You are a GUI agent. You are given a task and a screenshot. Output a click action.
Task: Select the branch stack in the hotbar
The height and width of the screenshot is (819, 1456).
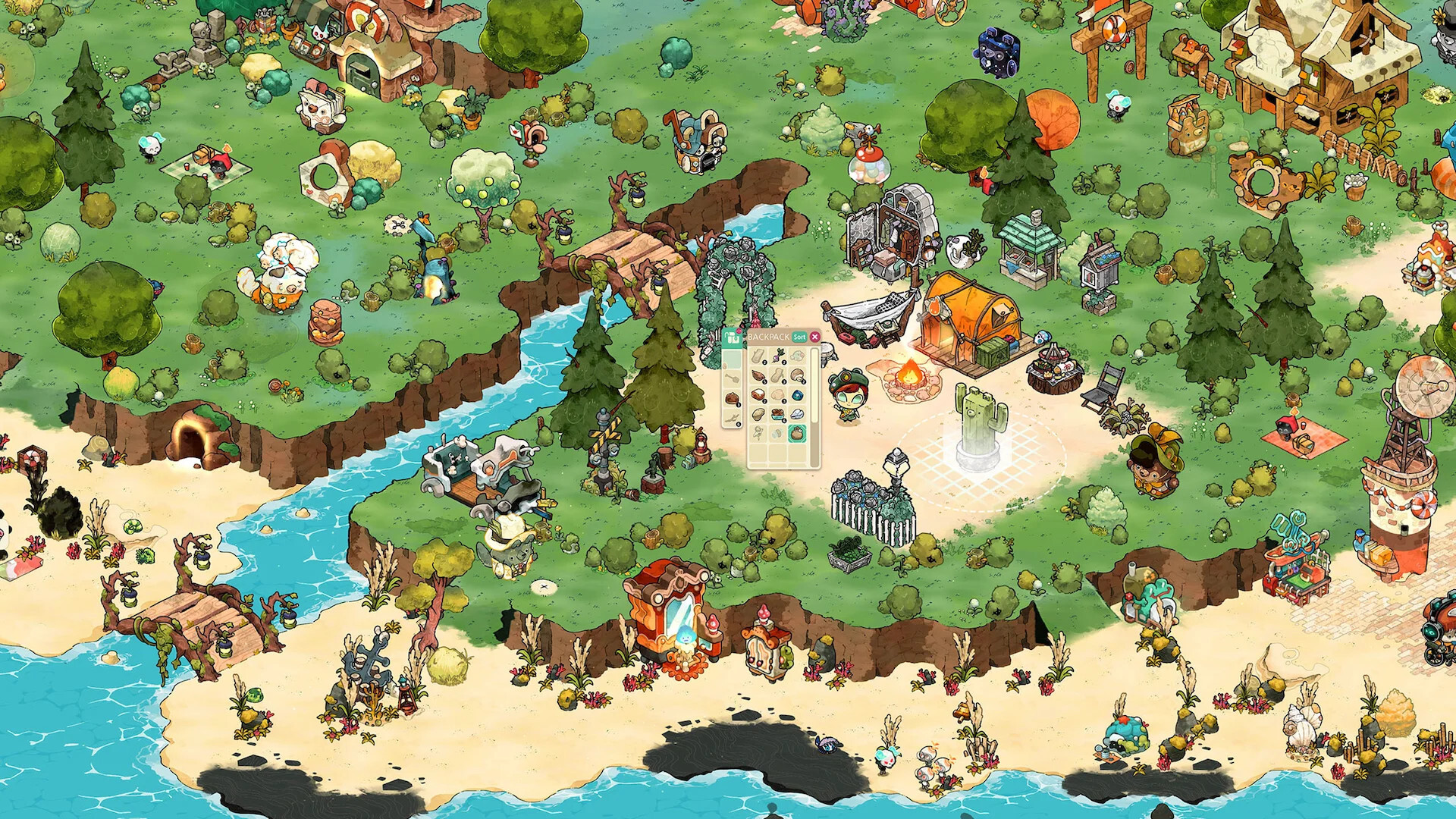(x=732, y=419)
